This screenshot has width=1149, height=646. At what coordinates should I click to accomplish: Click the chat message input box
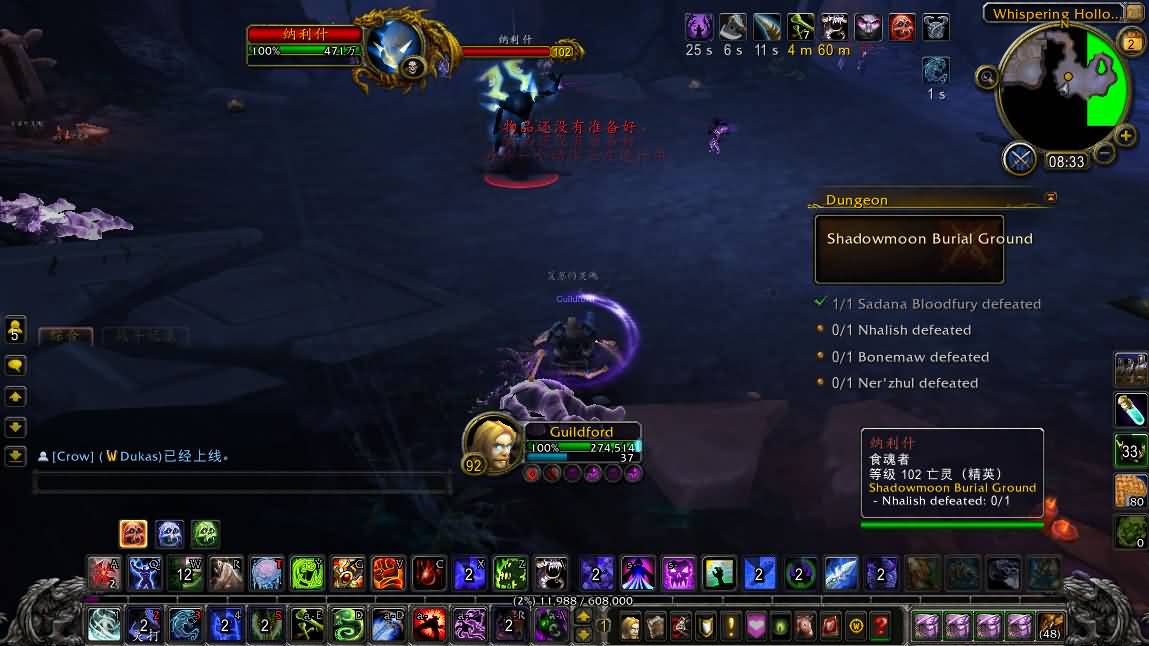click(240, 484)
